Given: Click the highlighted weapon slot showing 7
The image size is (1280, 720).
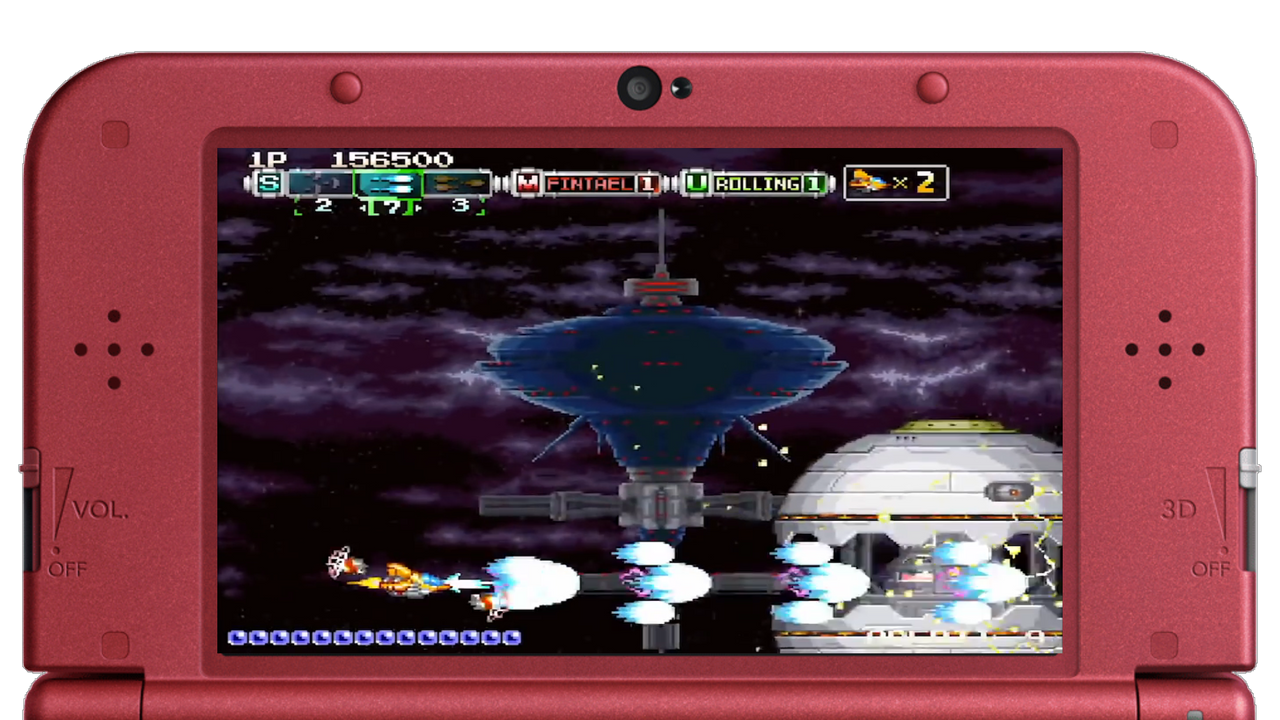Looking at the screenshot, I should point(391,185).
